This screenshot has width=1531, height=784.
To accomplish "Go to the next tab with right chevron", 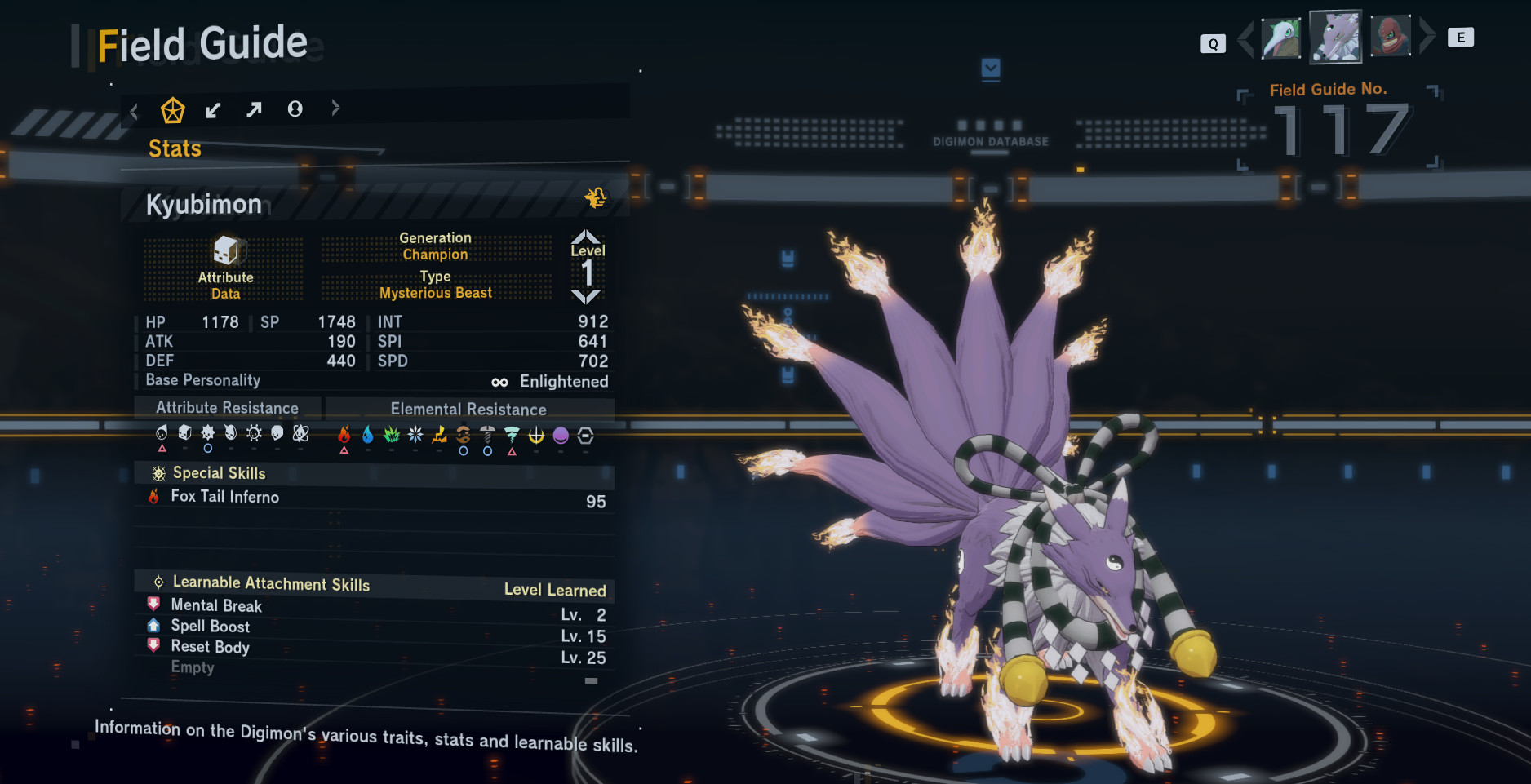I will click(x=335, y=108).
